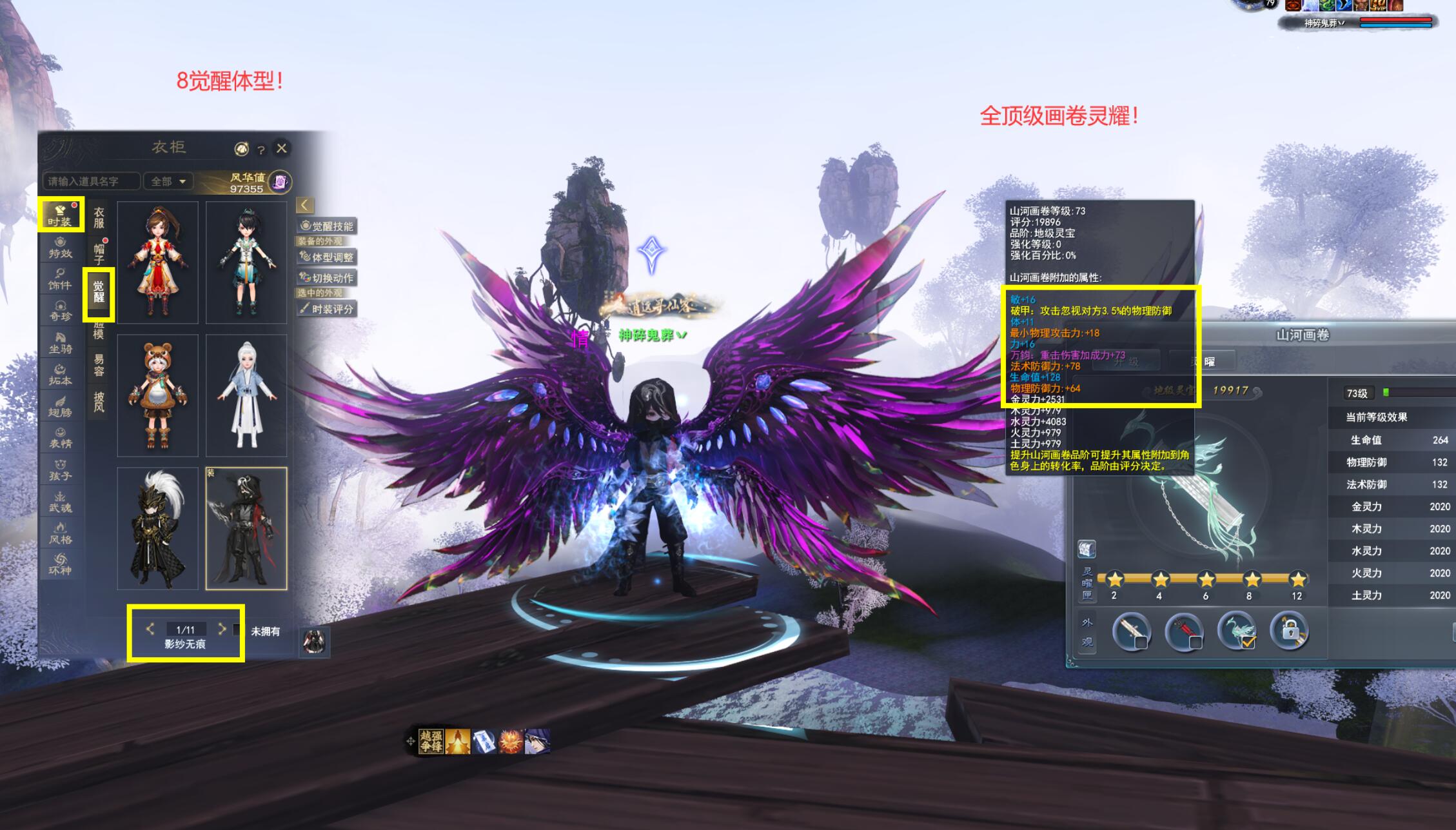The height and width of the screenshot is (830, 1456).
Task: Click the item name search field
Action: 92,182
